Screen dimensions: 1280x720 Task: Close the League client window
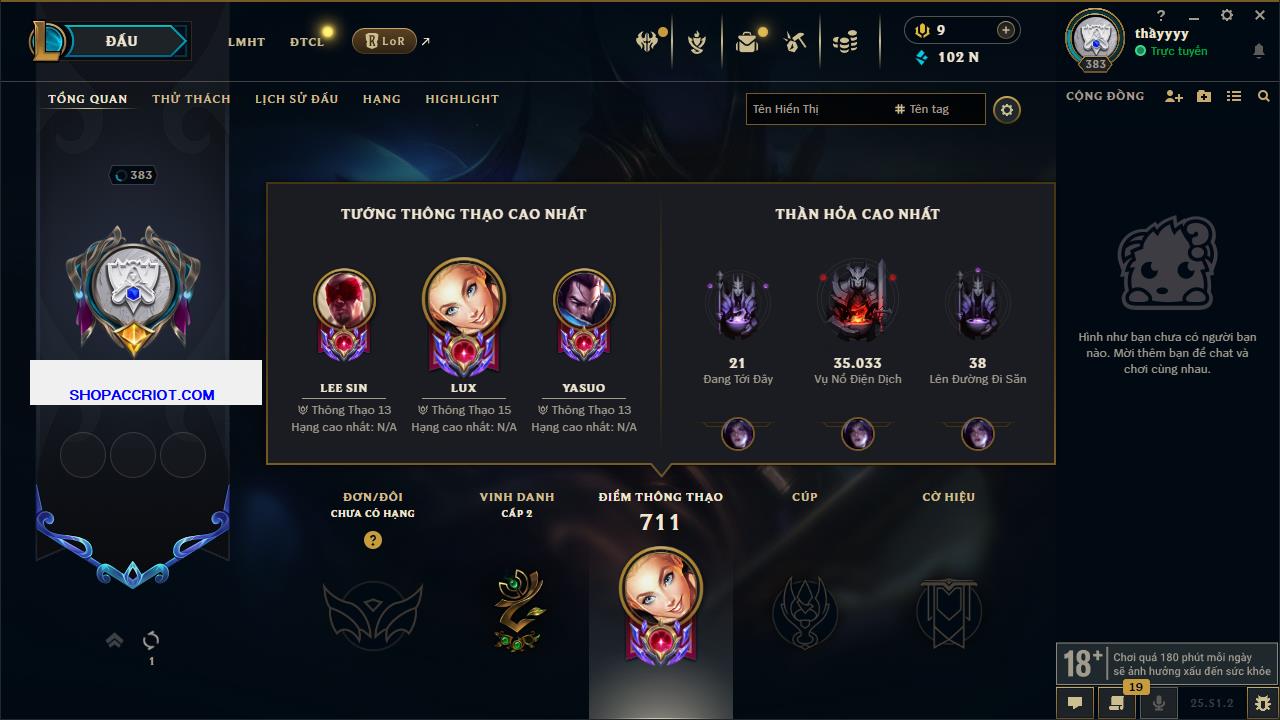click(x=1260, y=15)
